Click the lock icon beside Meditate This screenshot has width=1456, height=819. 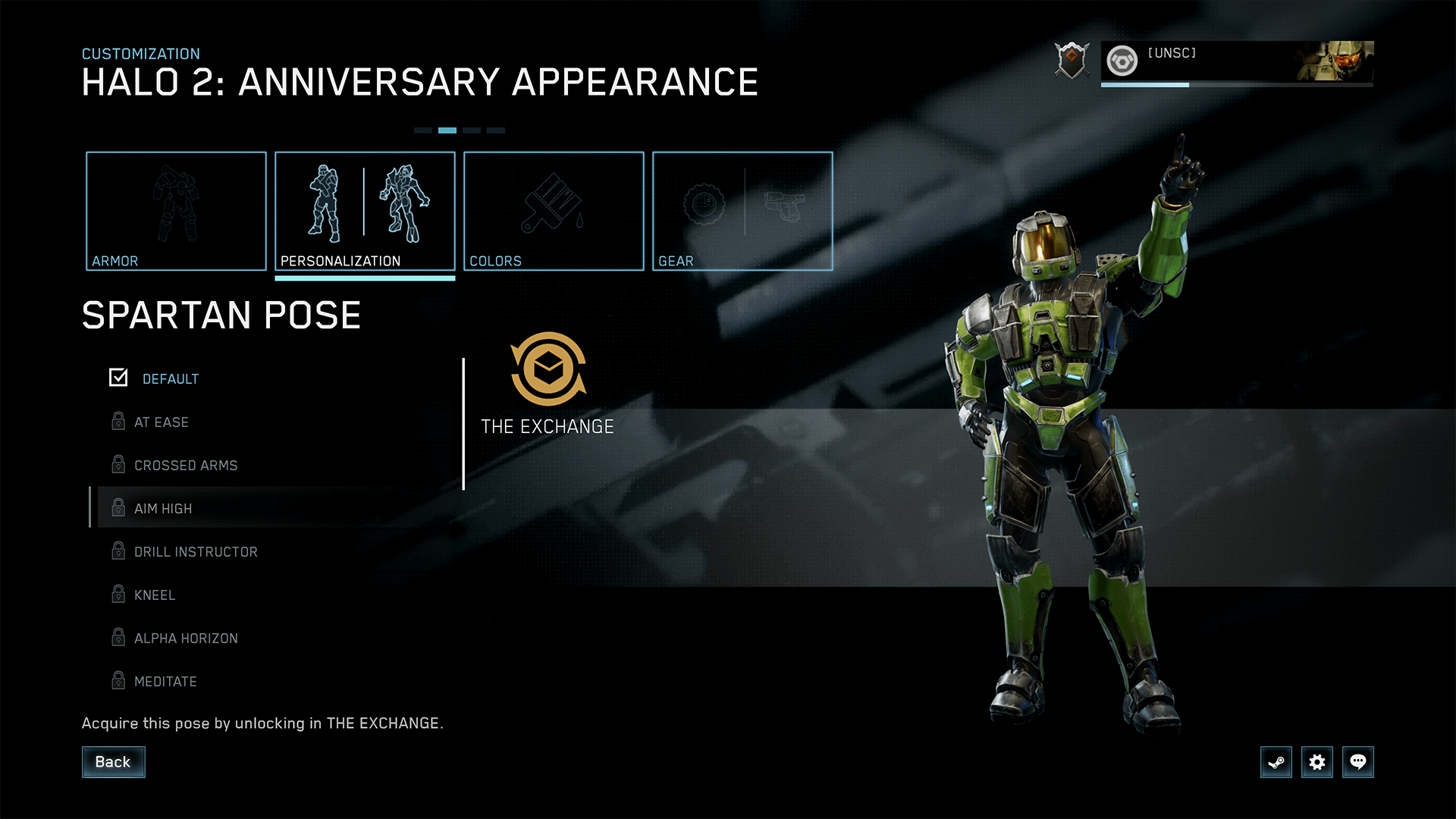click(x=118, y=681)
